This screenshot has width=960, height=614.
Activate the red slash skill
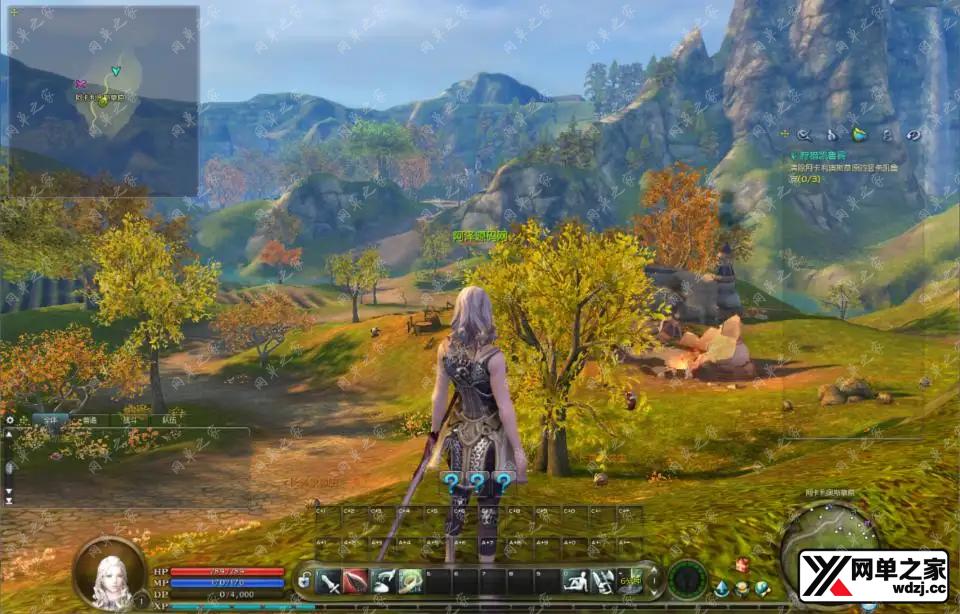(x=356, y=581)
